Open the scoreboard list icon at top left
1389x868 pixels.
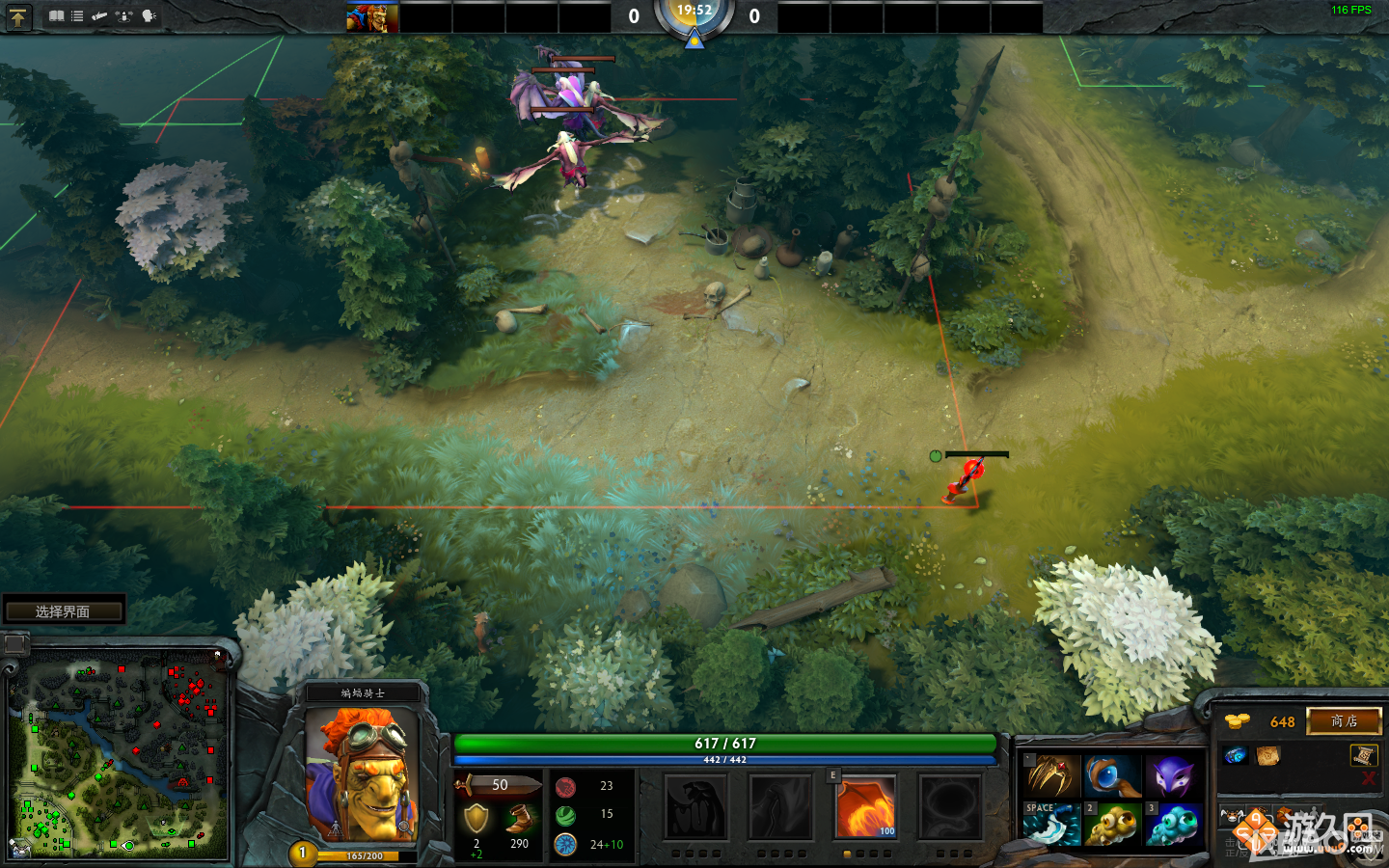(77, 15)
